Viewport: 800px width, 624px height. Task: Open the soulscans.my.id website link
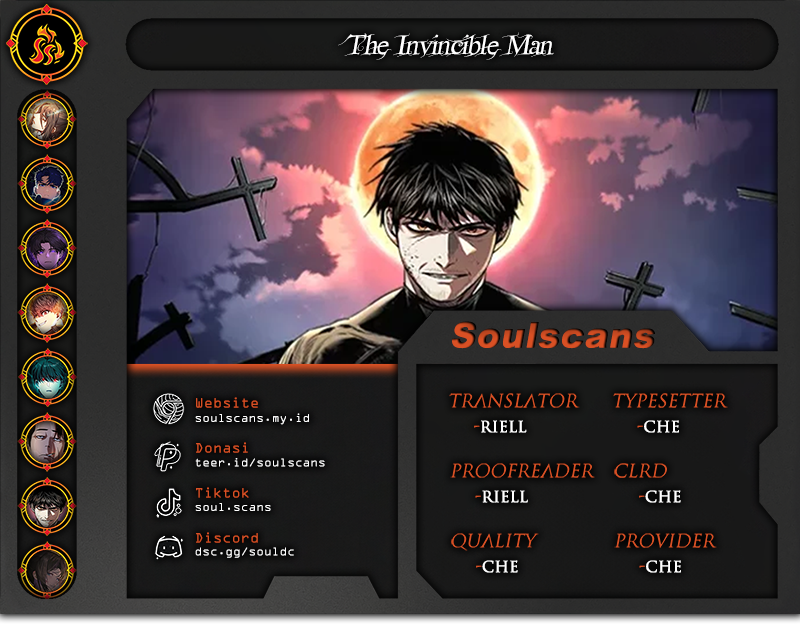coord(252,418)
